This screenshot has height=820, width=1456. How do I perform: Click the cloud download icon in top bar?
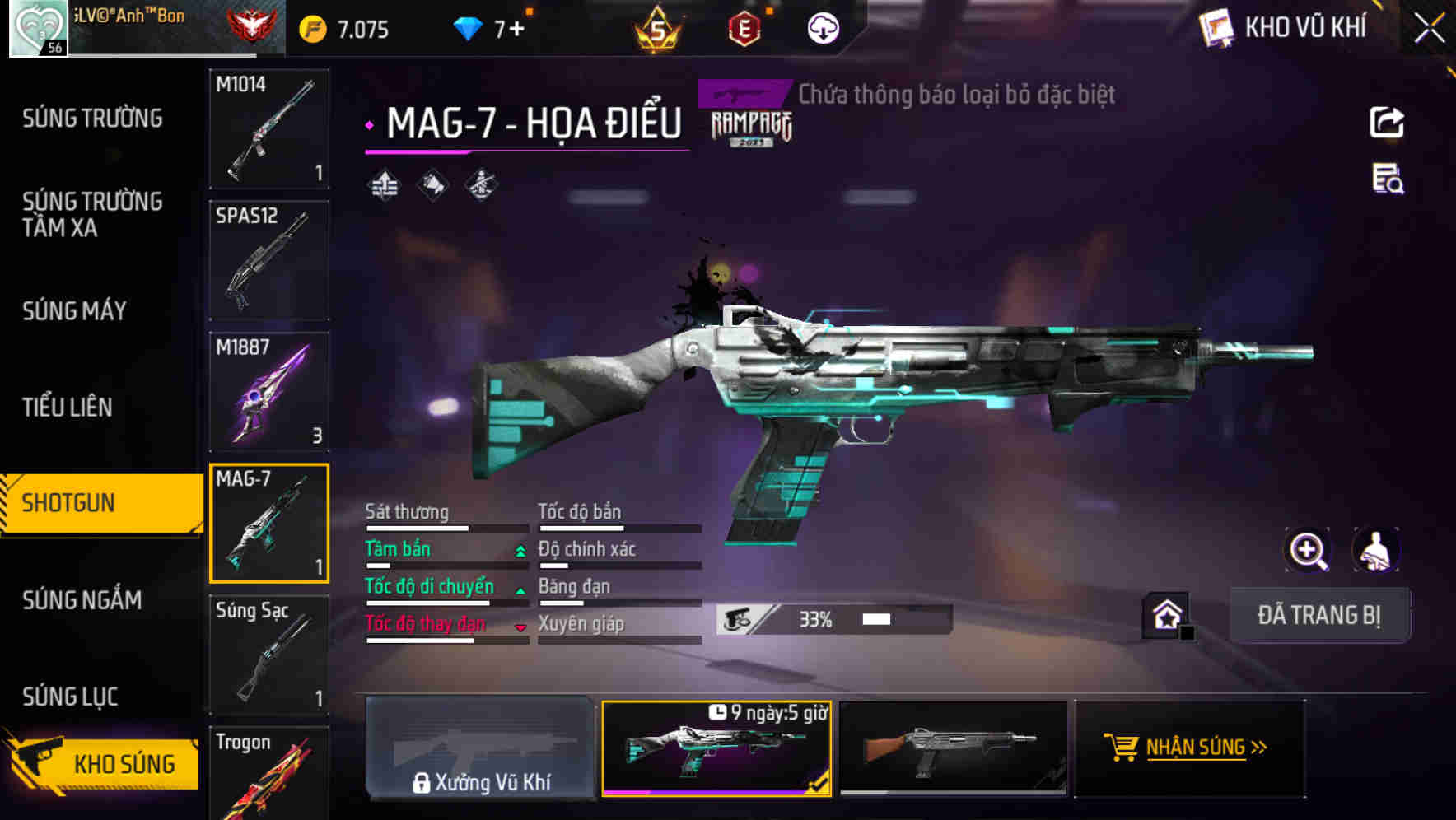(823, 27)
